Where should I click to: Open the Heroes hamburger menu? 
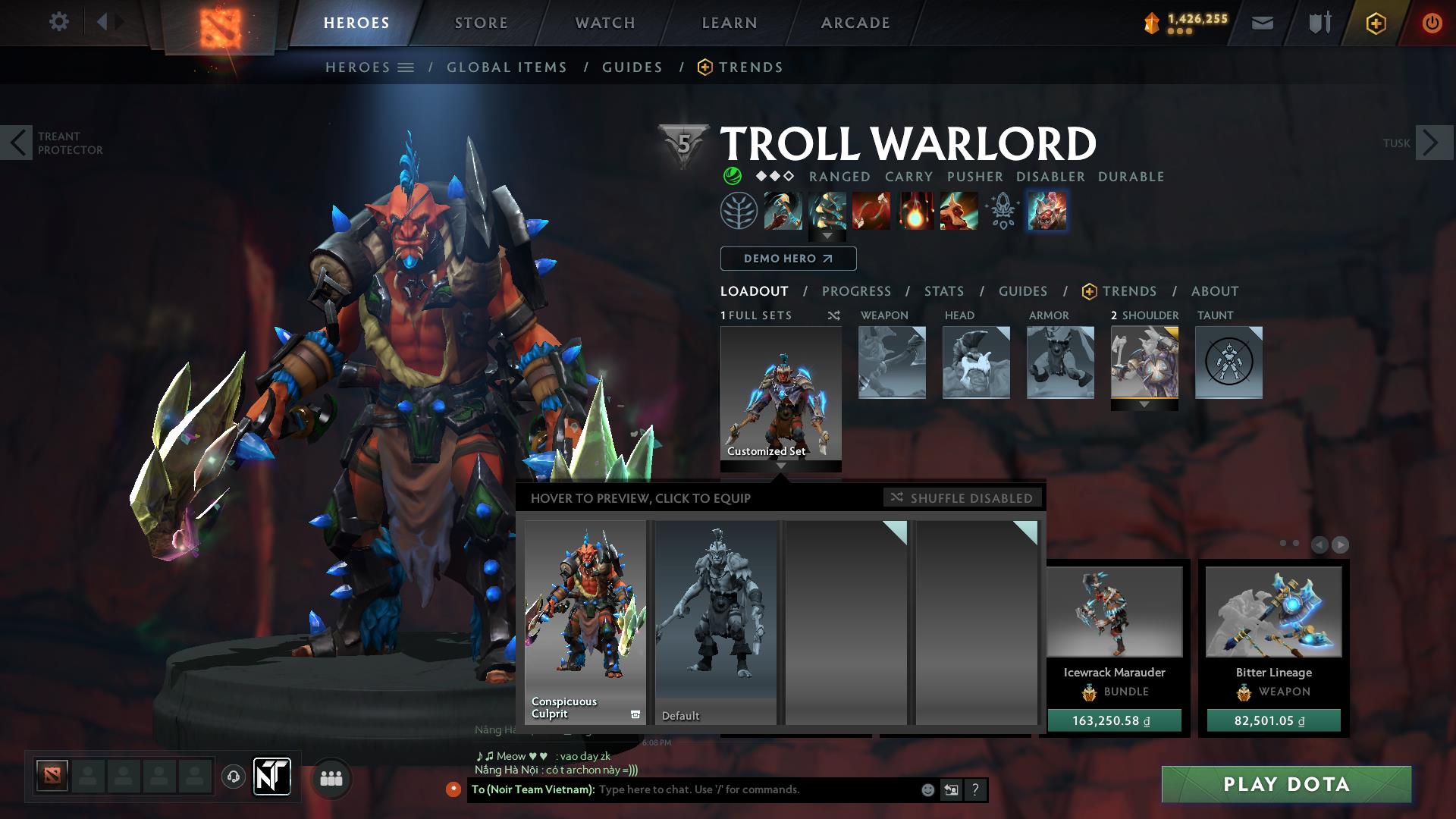[407, 67]
